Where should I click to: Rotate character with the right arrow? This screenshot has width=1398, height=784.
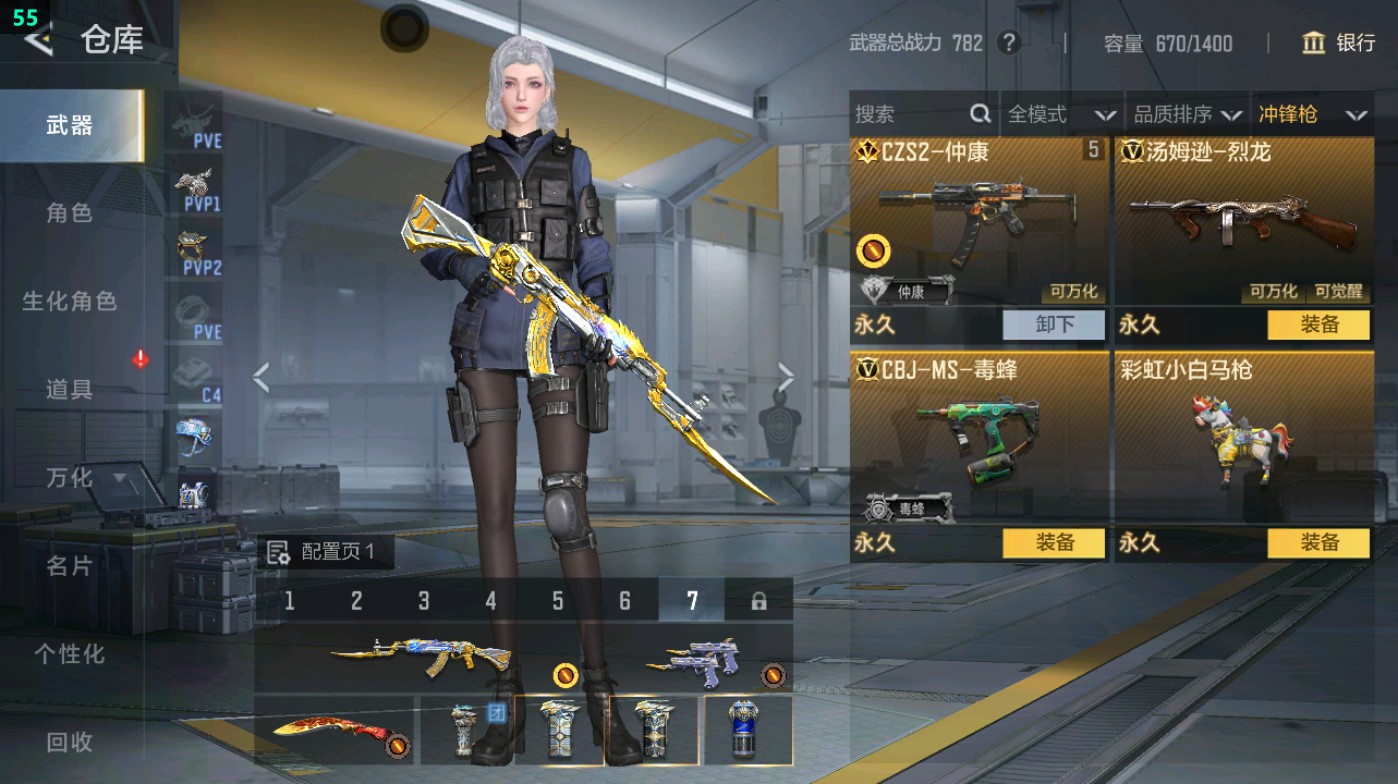pyautogui.click(x=786, y=378)
